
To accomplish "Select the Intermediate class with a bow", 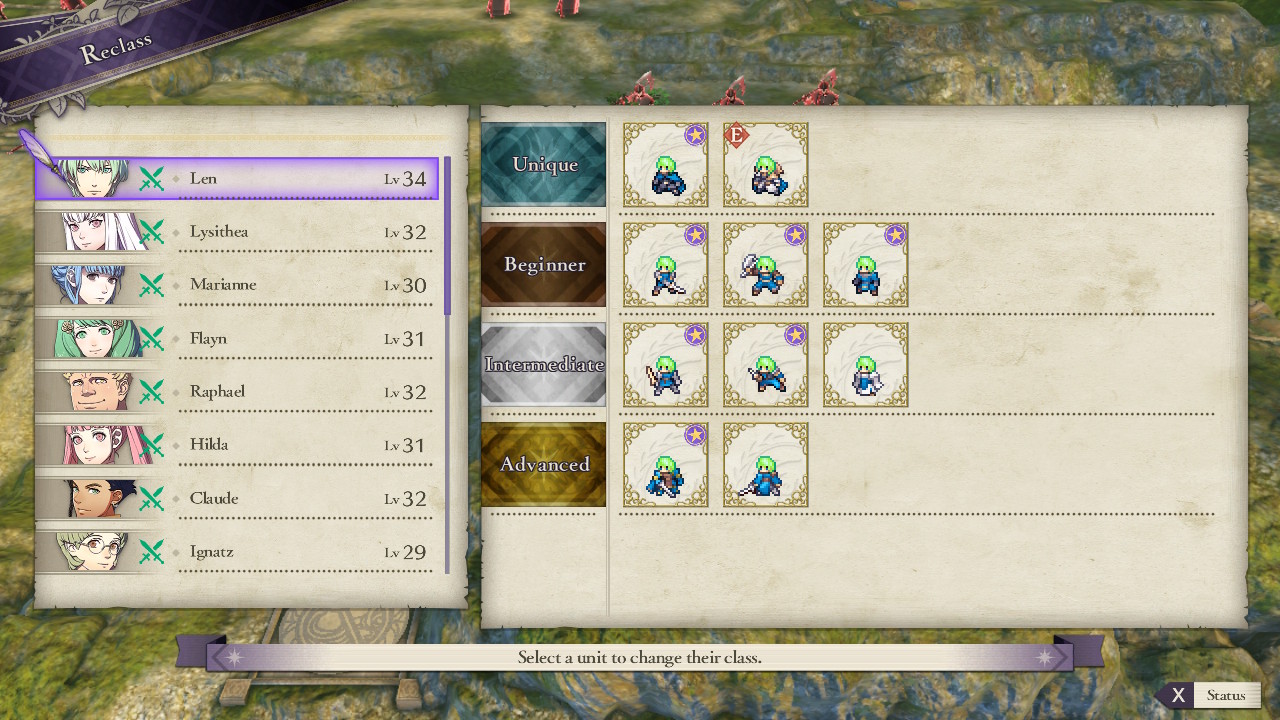I will 666,365.
